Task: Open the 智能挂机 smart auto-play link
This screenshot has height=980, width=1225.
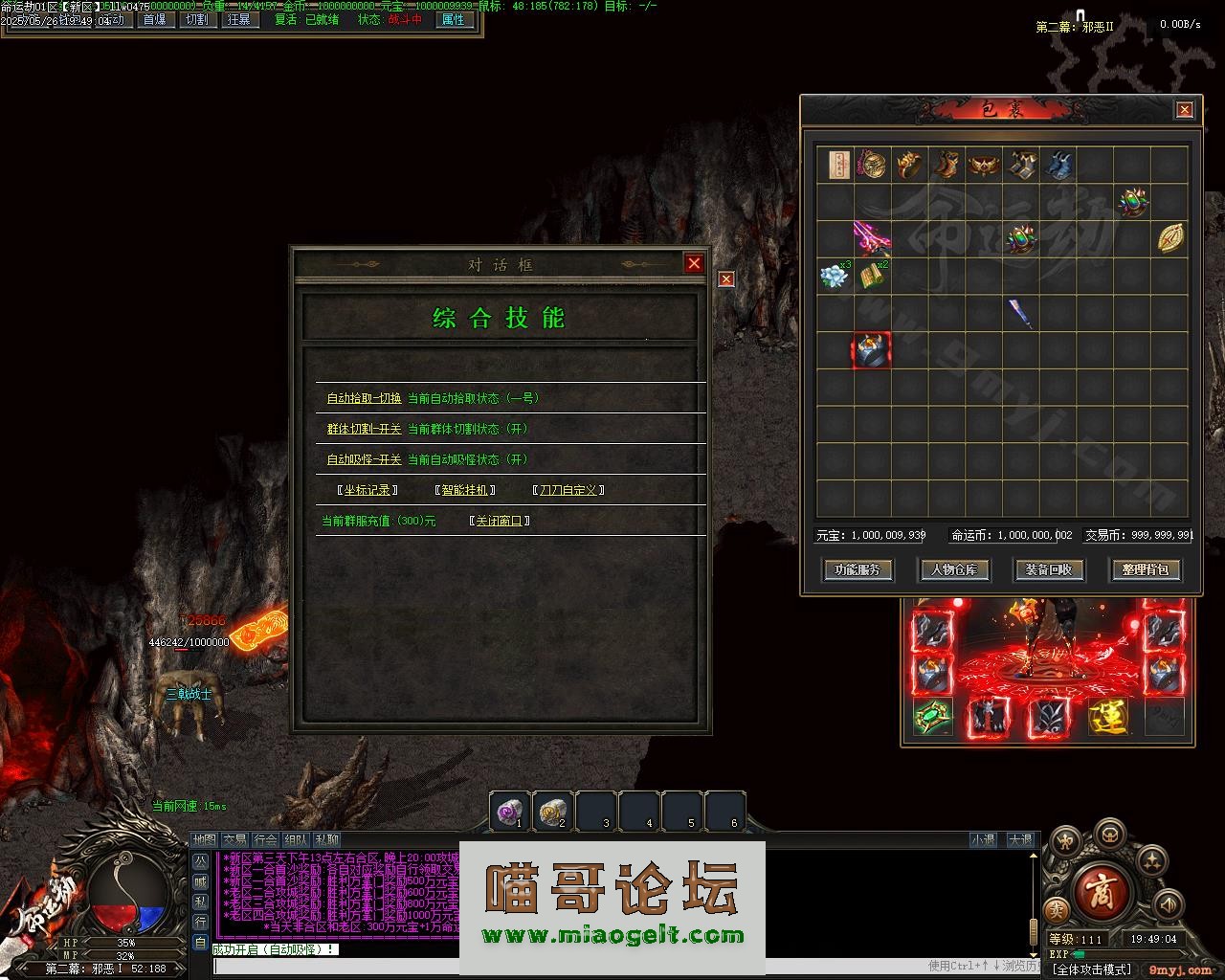Action: pos(464,490)
